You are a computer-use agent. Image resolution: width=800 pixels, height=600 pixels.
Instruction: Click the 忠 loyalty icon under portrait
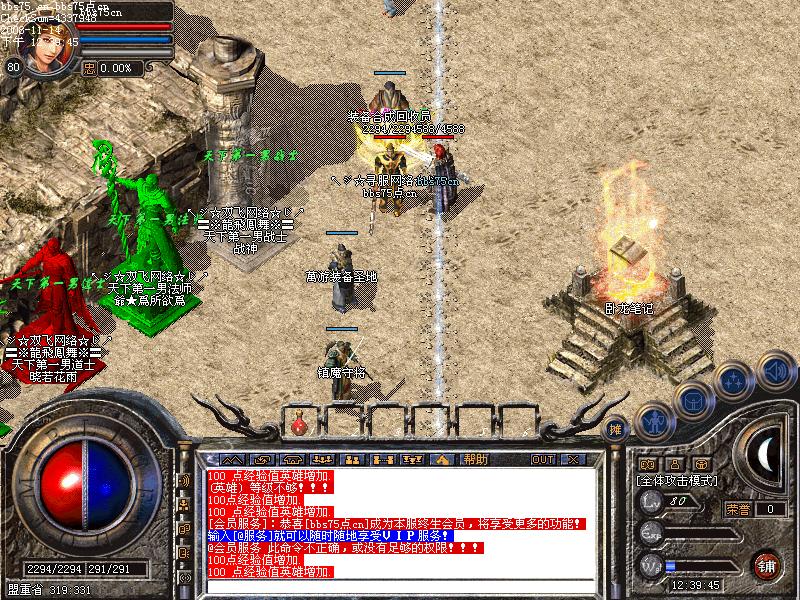point(89,68)
